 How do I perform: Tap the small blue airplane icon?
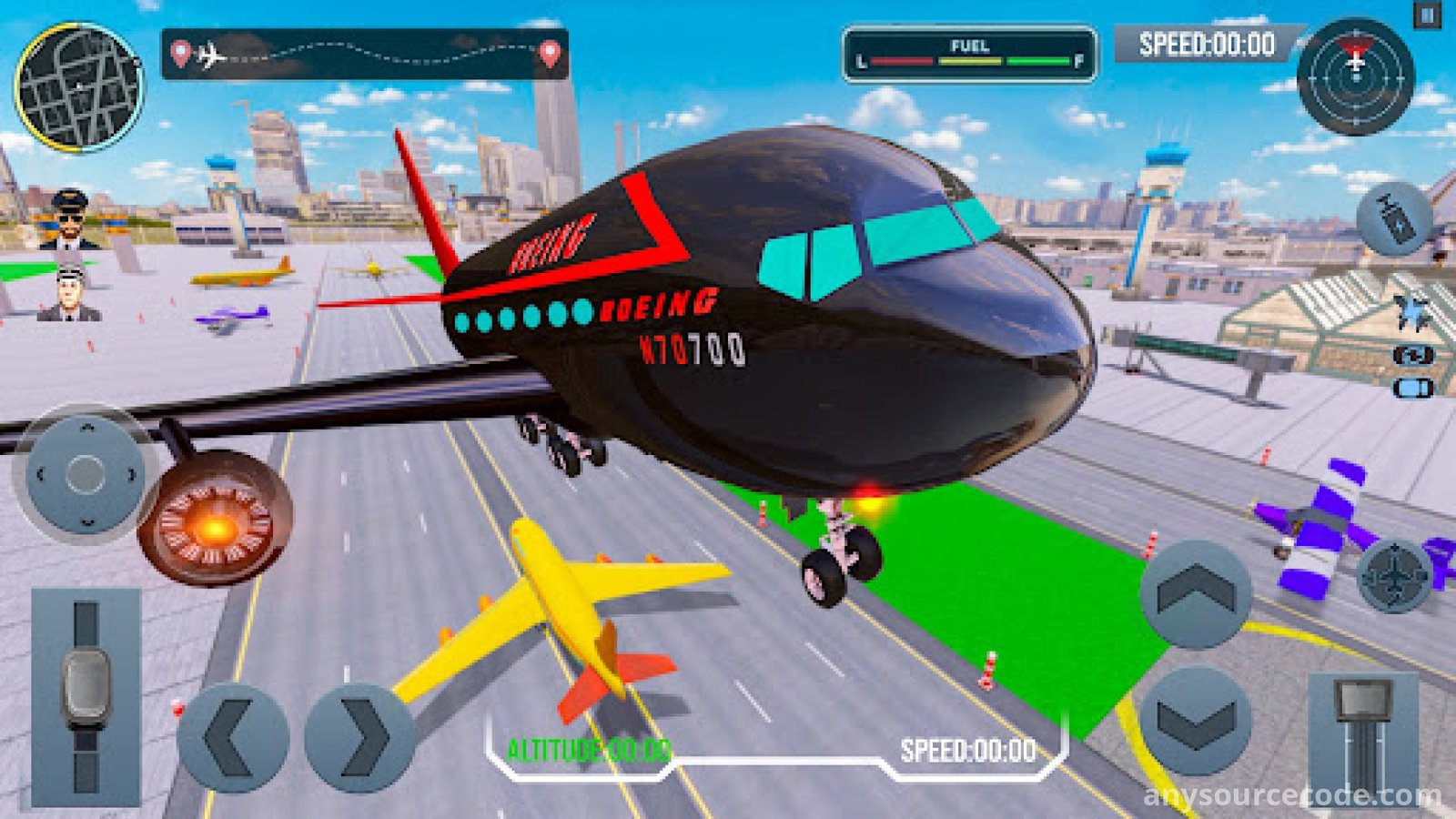click(x=1411, y=312)
